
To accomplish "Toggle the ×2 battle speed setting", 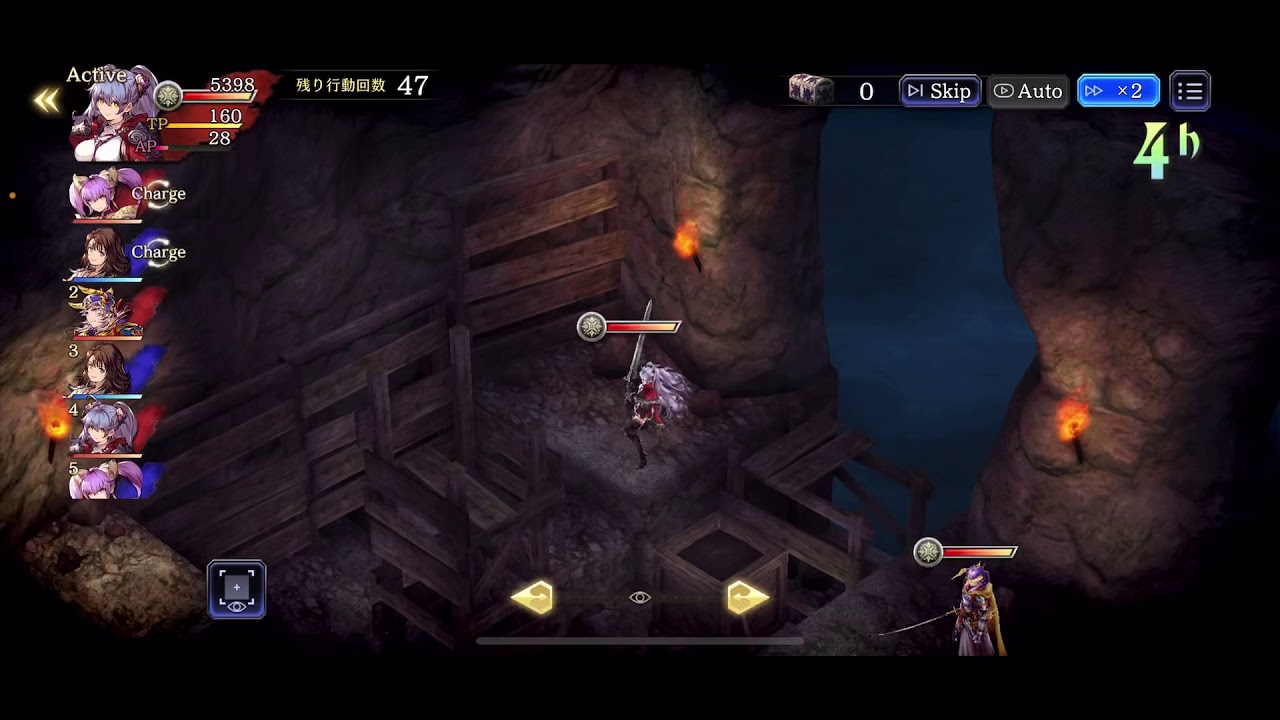I will tap(1117, 90).
